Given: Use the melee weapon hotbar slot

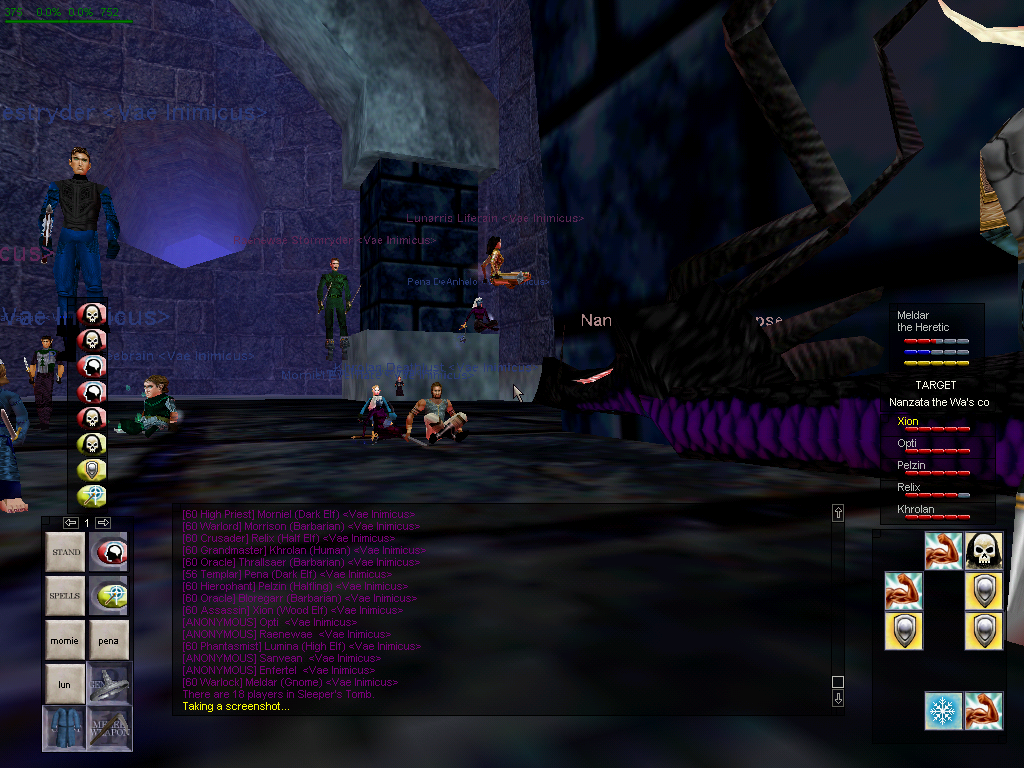Looking at the screenshot, I should point(109,728).
